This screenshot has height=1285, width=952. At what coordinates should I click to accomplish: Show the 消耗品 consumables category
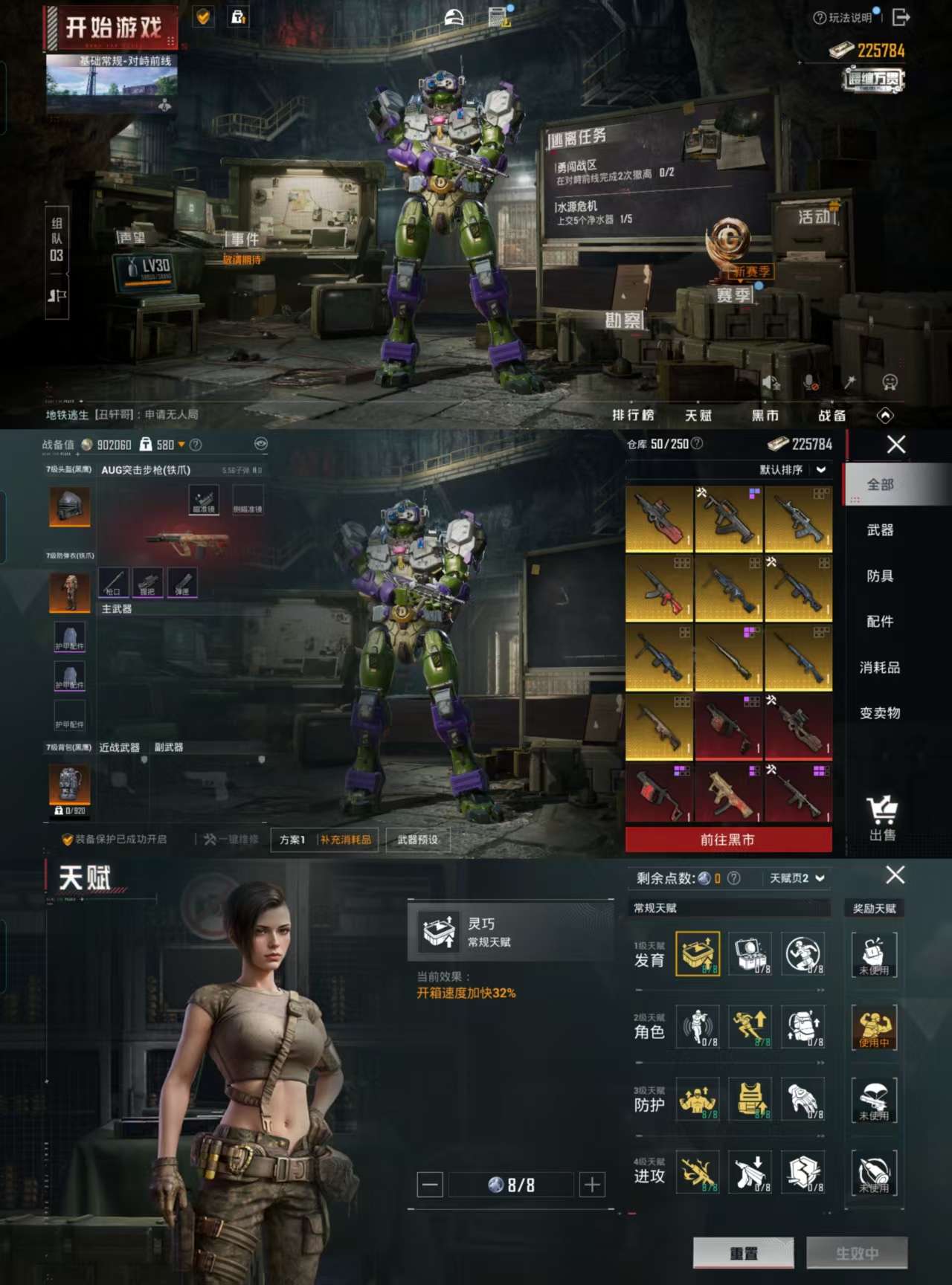(880, 668)
